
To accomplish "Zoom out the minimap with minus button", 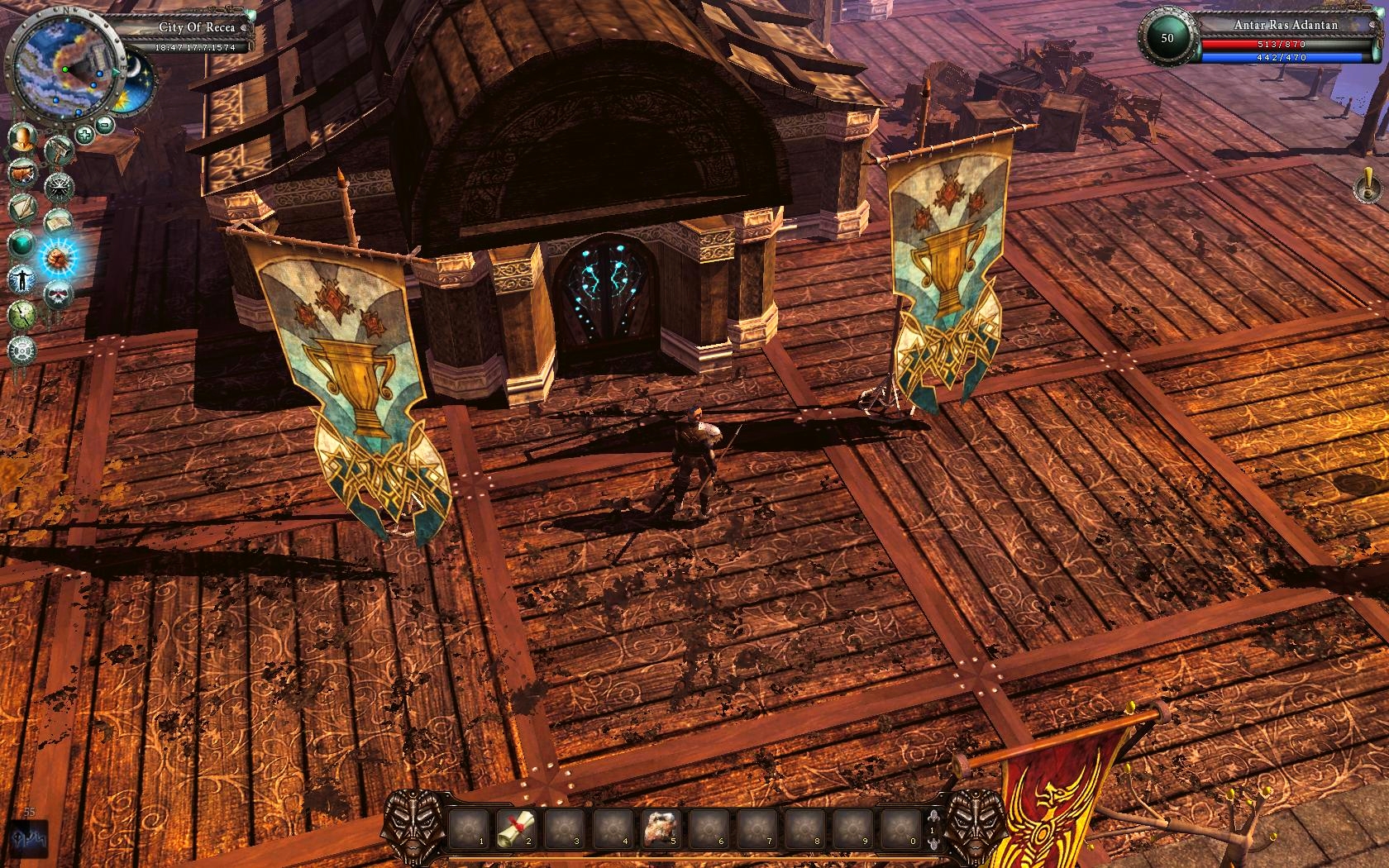I will (x=105, y=125).
